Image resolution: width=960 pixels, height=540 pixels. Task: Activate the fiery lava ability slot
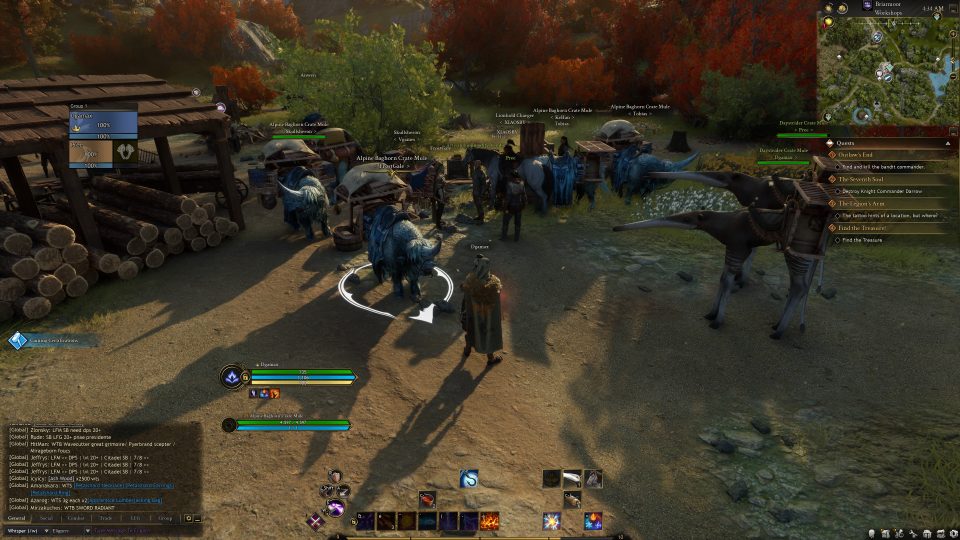tap(490, 521)
